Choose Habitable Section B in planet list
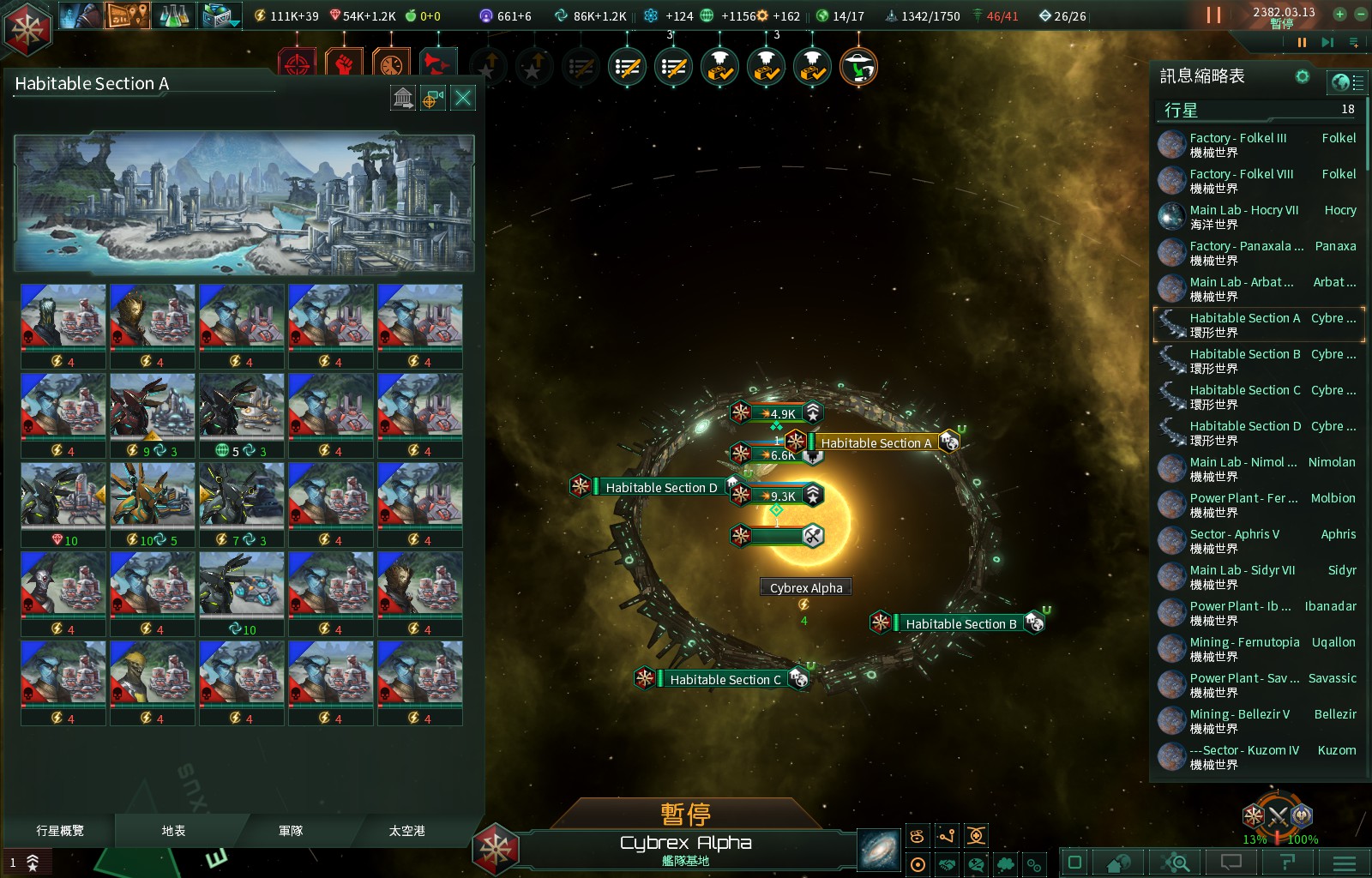 tap(1258, 360)
